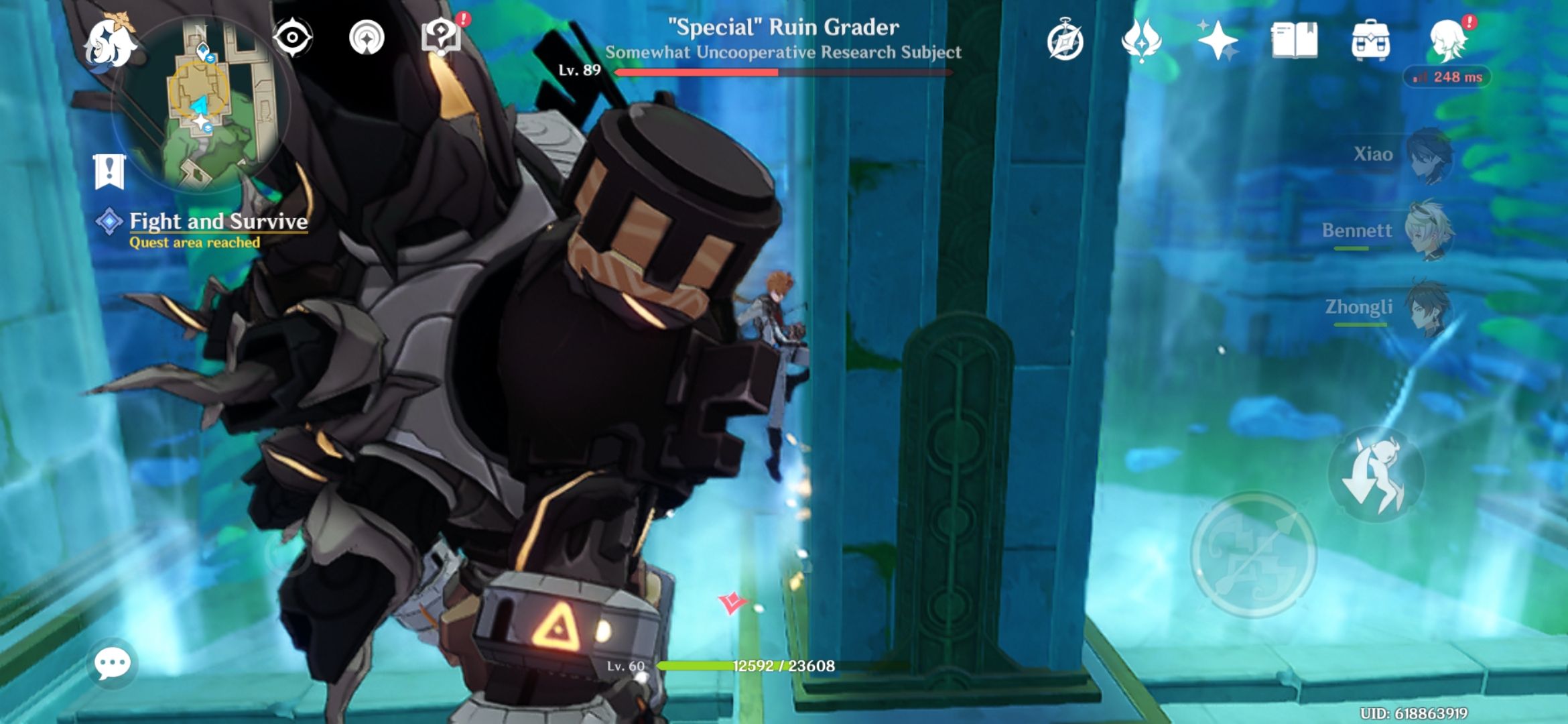This screenshot has height=724, width=1568.
Task: Activate Elemental Sight
Action: [293, 38]
